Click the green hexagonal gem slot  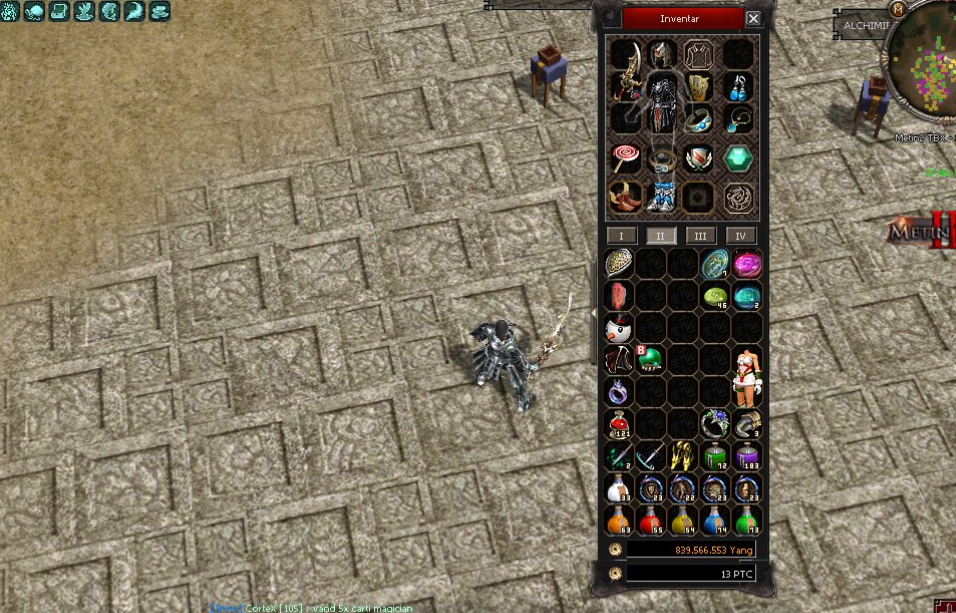pyautogui.click(x=740, y=159)
